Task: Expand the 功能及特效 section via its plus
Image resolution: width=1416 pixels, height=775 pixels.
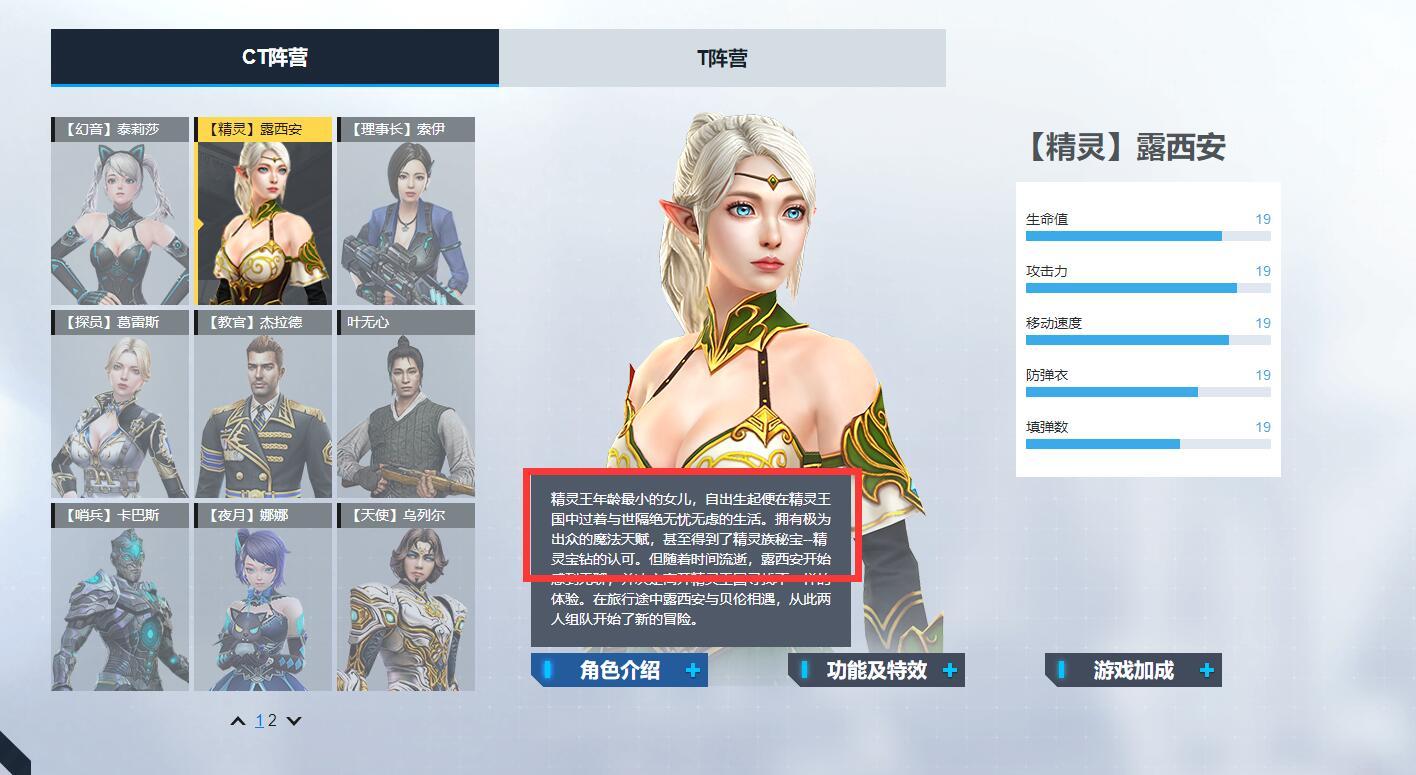Action: [949, 670]
